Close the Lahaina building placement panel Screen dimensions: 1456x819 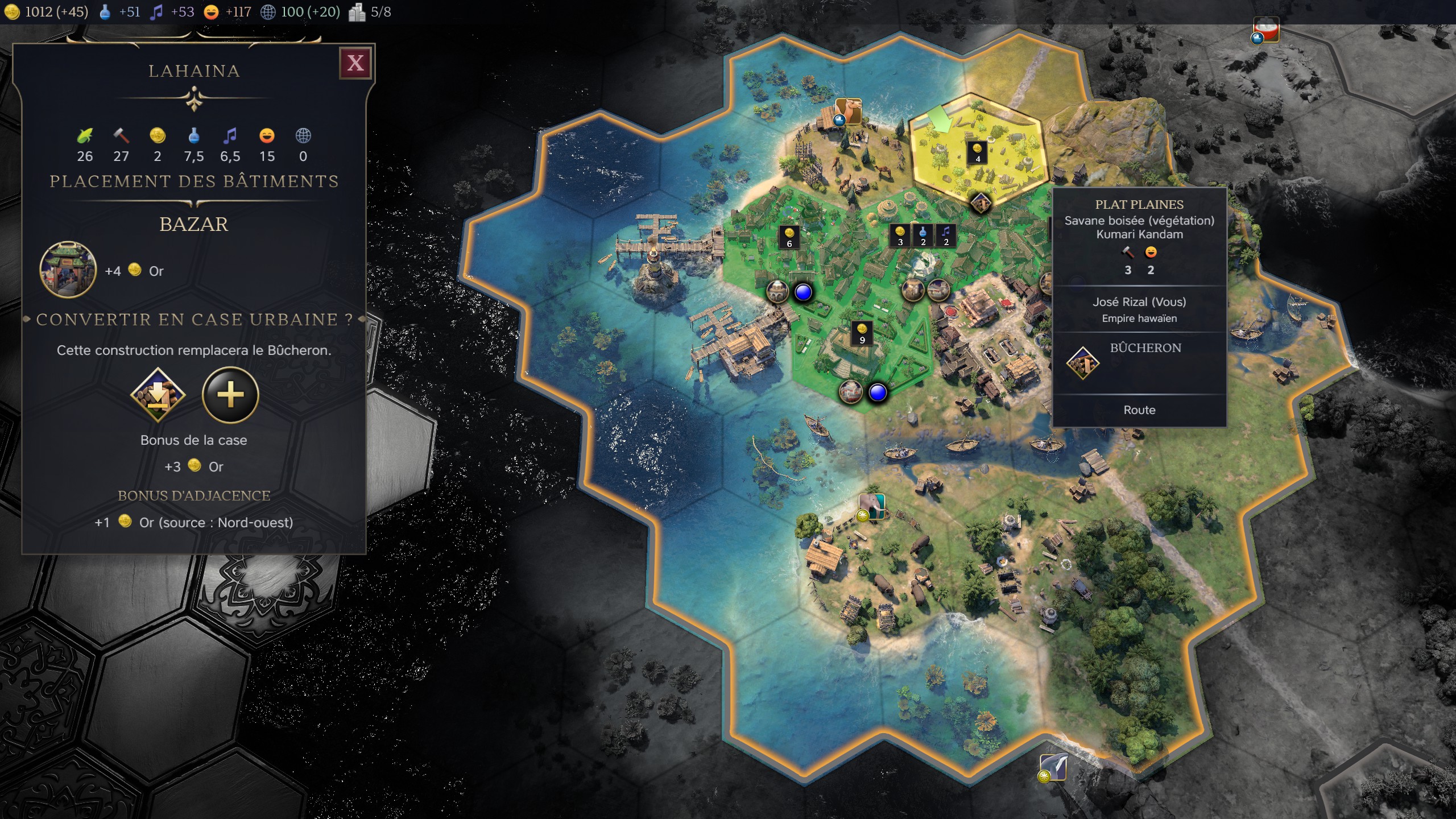[x=355, y=63]
